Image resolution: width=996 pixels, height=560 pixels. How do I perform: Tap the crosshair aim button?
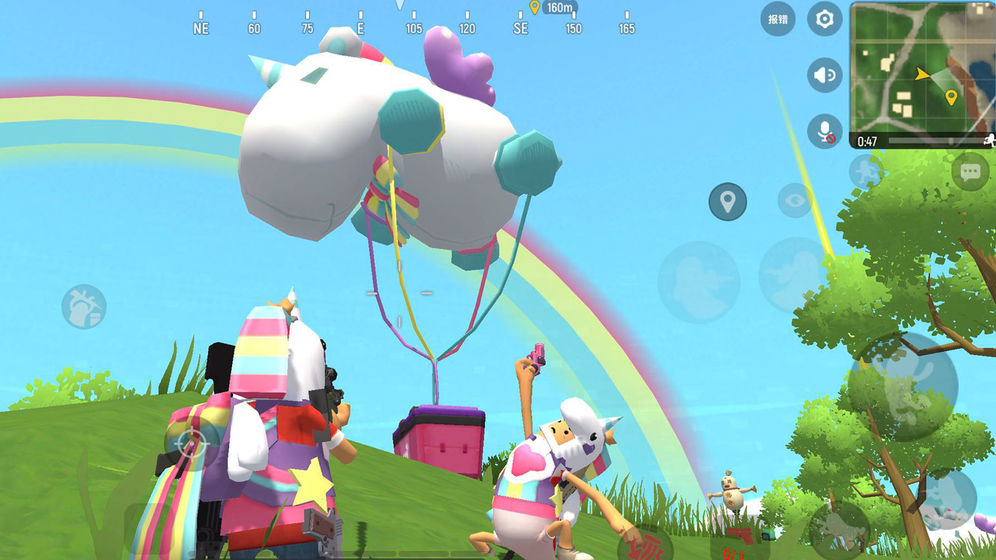pos(191,441)
